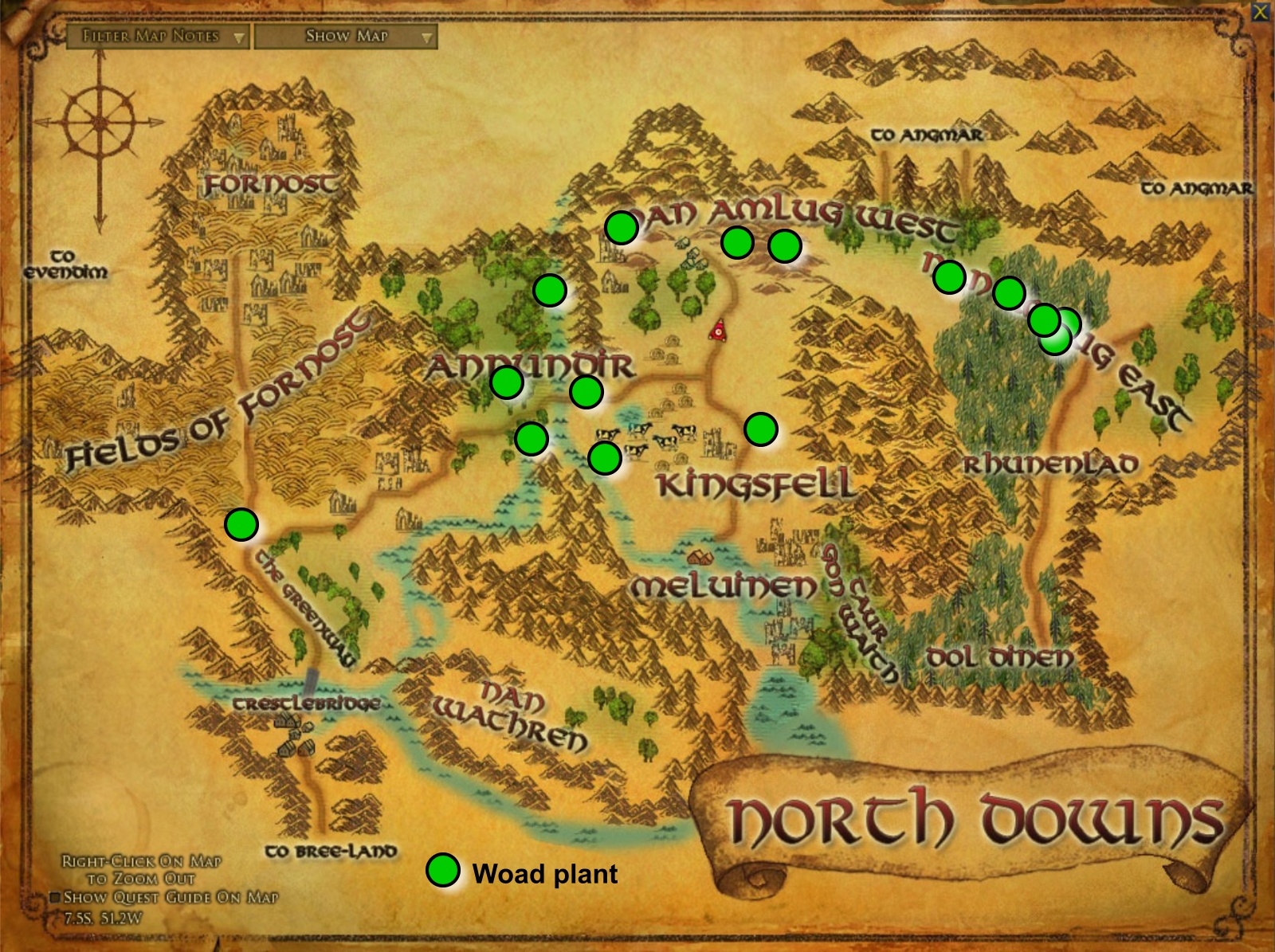The height and width of the screenshot is (952, 1275).
Task: Select the leftmost Woad plant marker in An Amlug West
Action: click(622, 229)
